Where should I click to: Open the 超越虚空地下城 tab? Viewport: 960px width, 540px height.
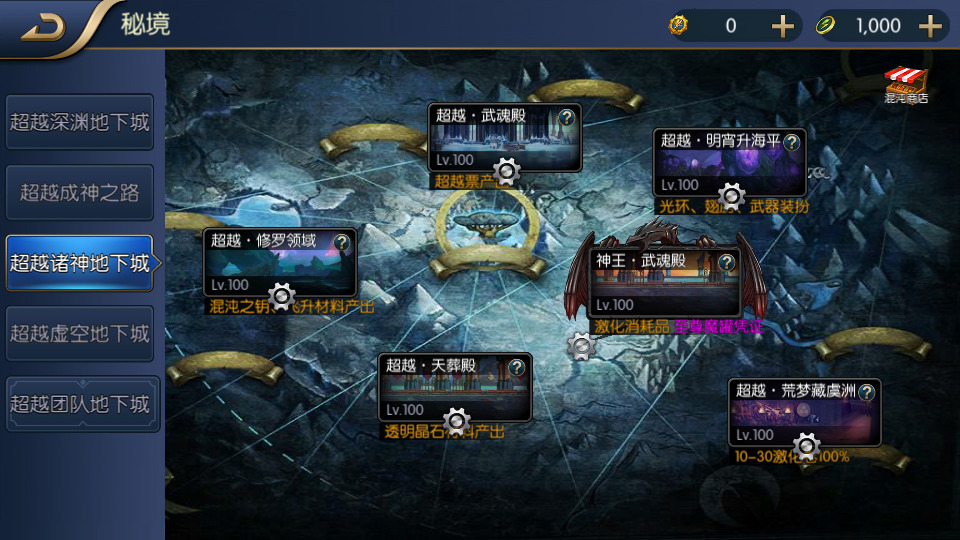pyautogui.click(x=80, y=333)
